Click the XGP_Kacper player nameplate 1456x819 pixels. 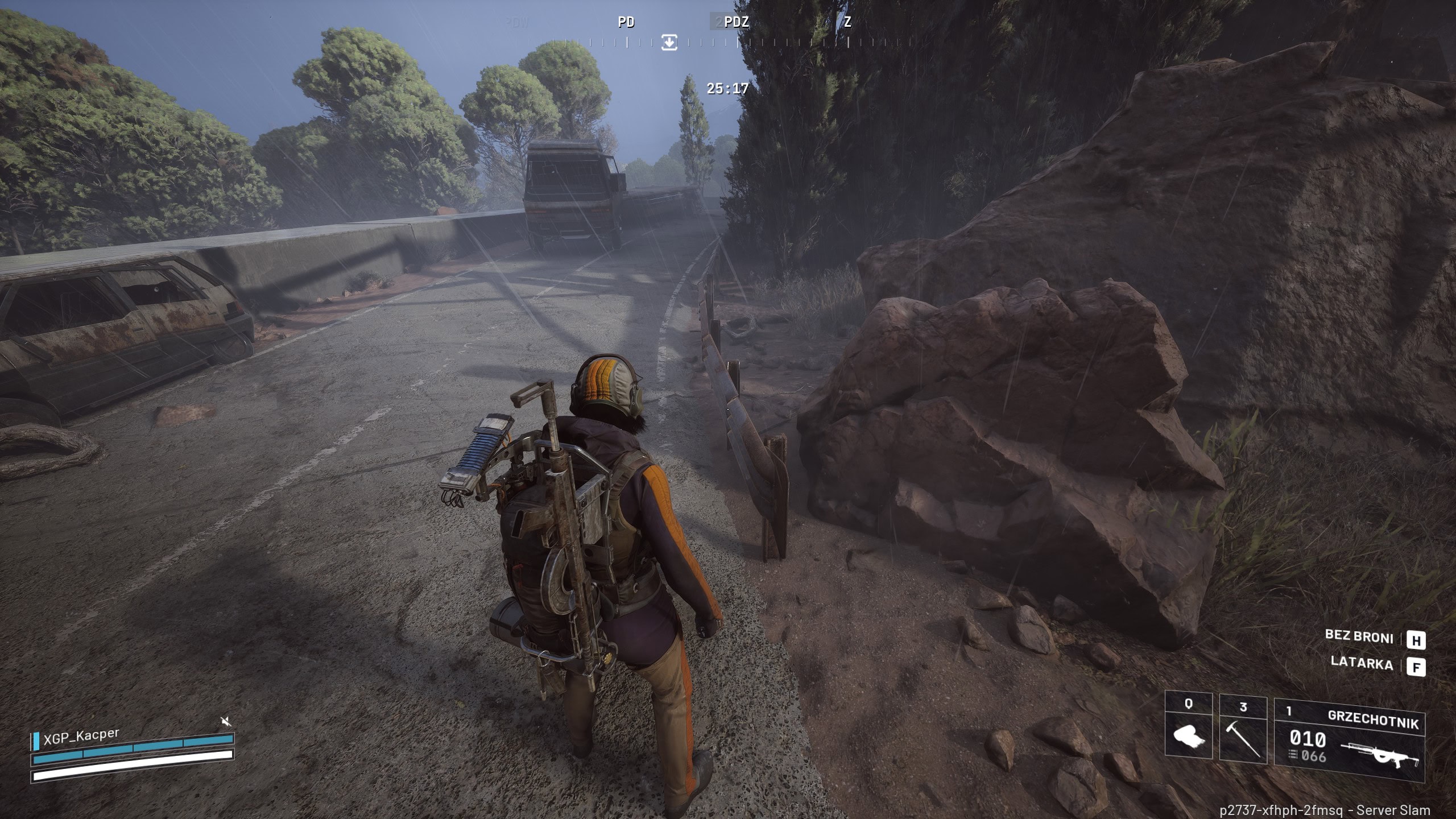(82, 735)
